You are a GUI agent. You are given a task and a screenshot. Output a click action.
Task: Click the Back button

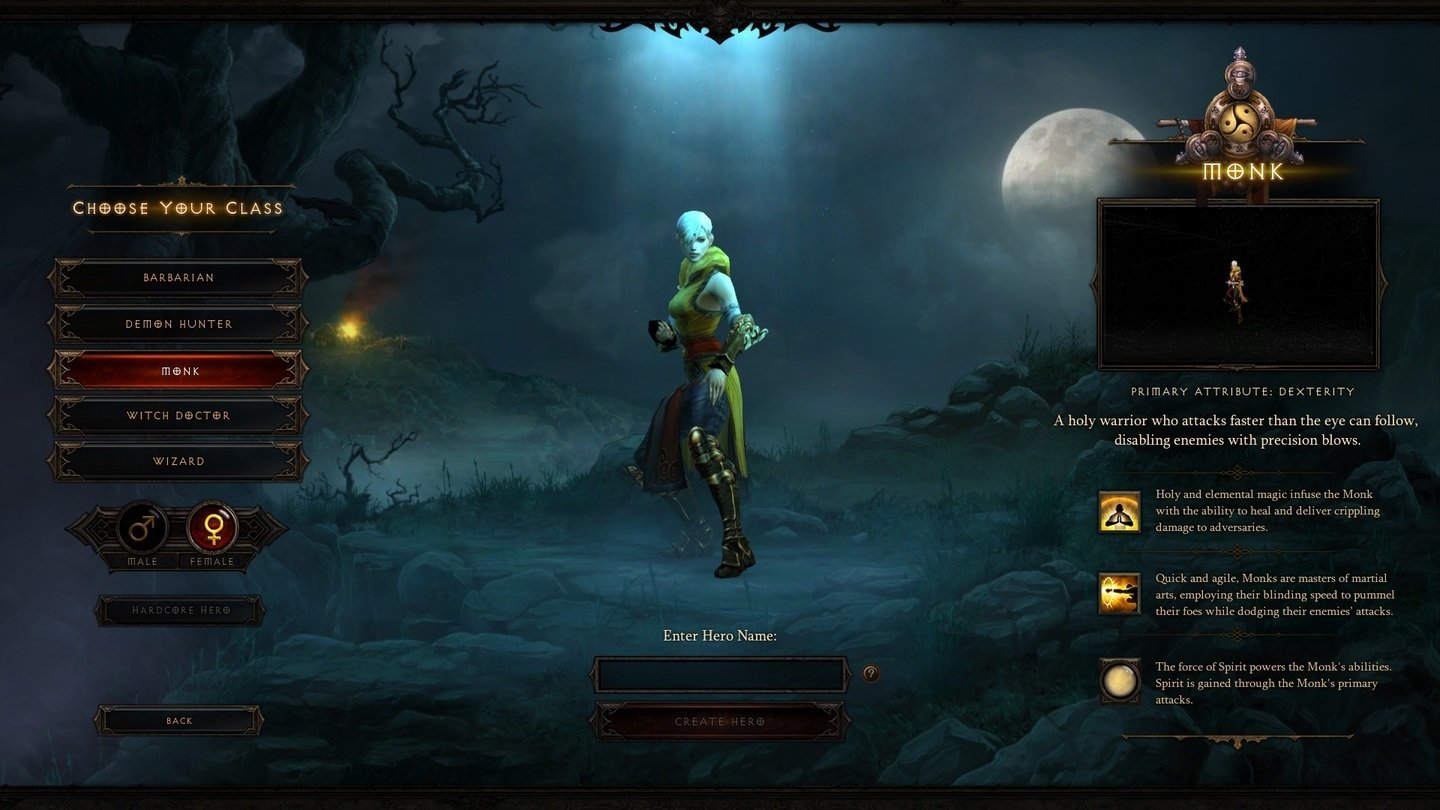178,720
